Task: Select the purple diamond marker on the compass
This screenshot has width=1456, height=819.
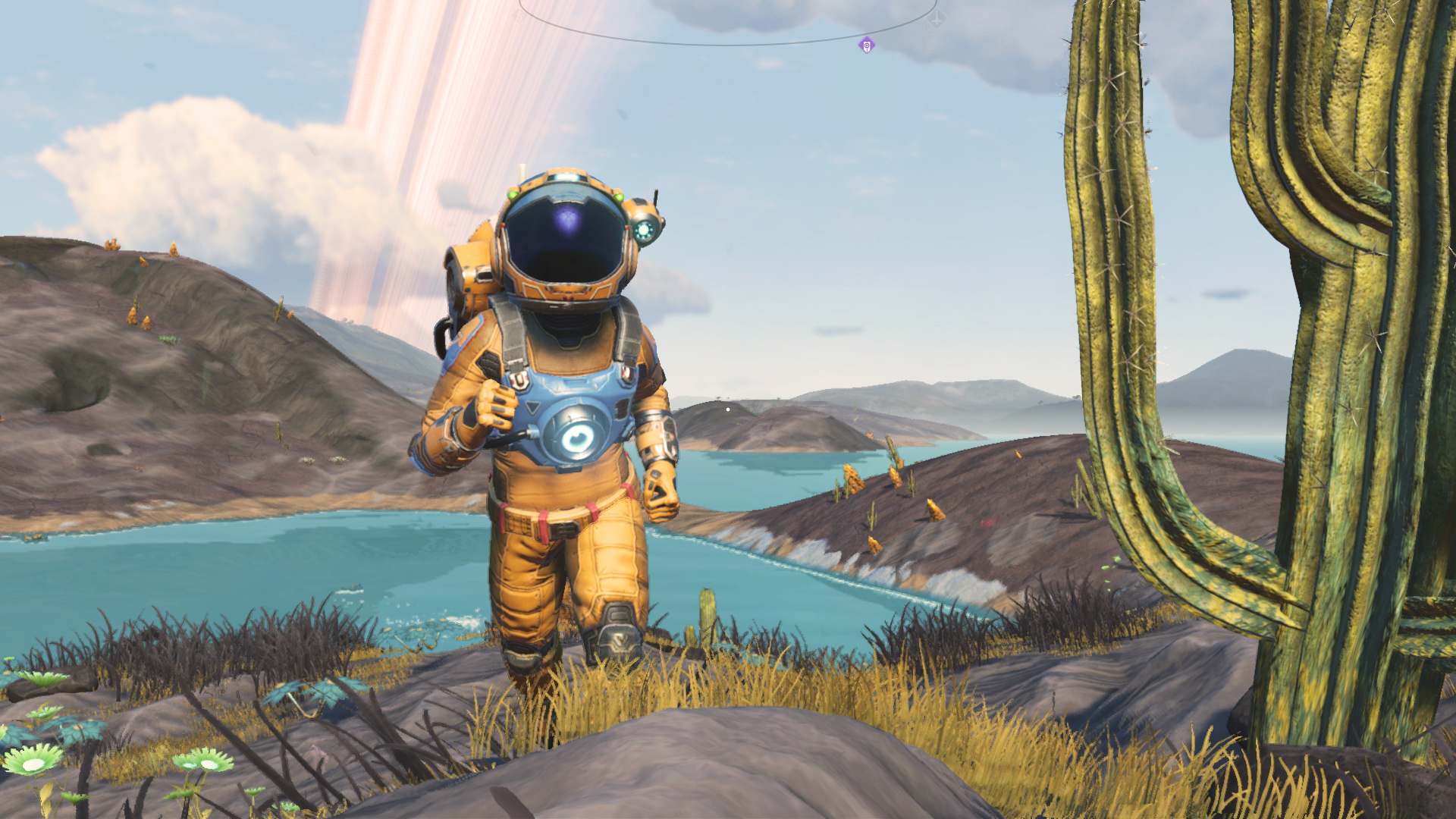Action: point(867,45)
